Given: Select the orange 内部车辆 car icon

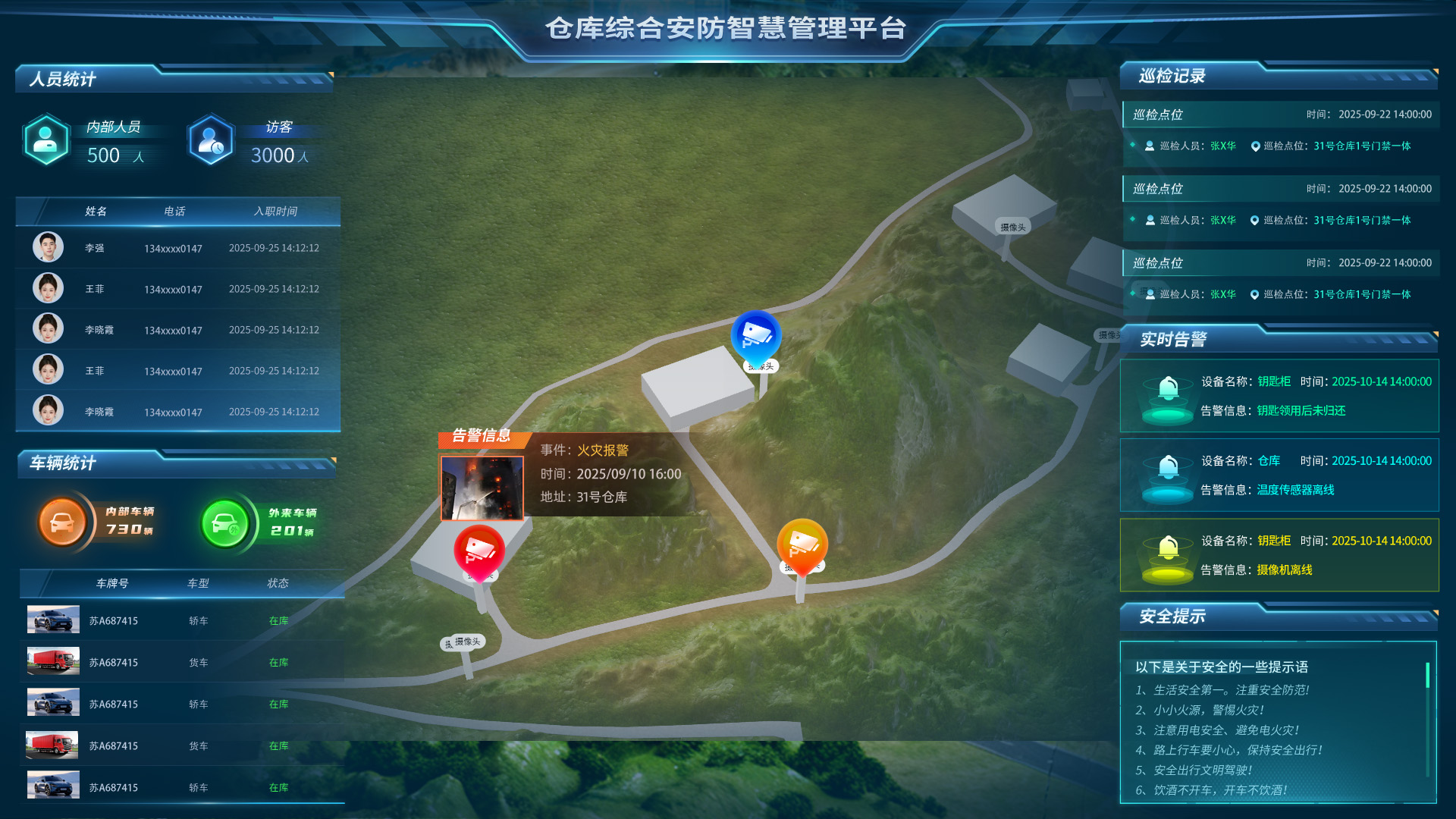Looking at the screenshot, I should [62, 521].
